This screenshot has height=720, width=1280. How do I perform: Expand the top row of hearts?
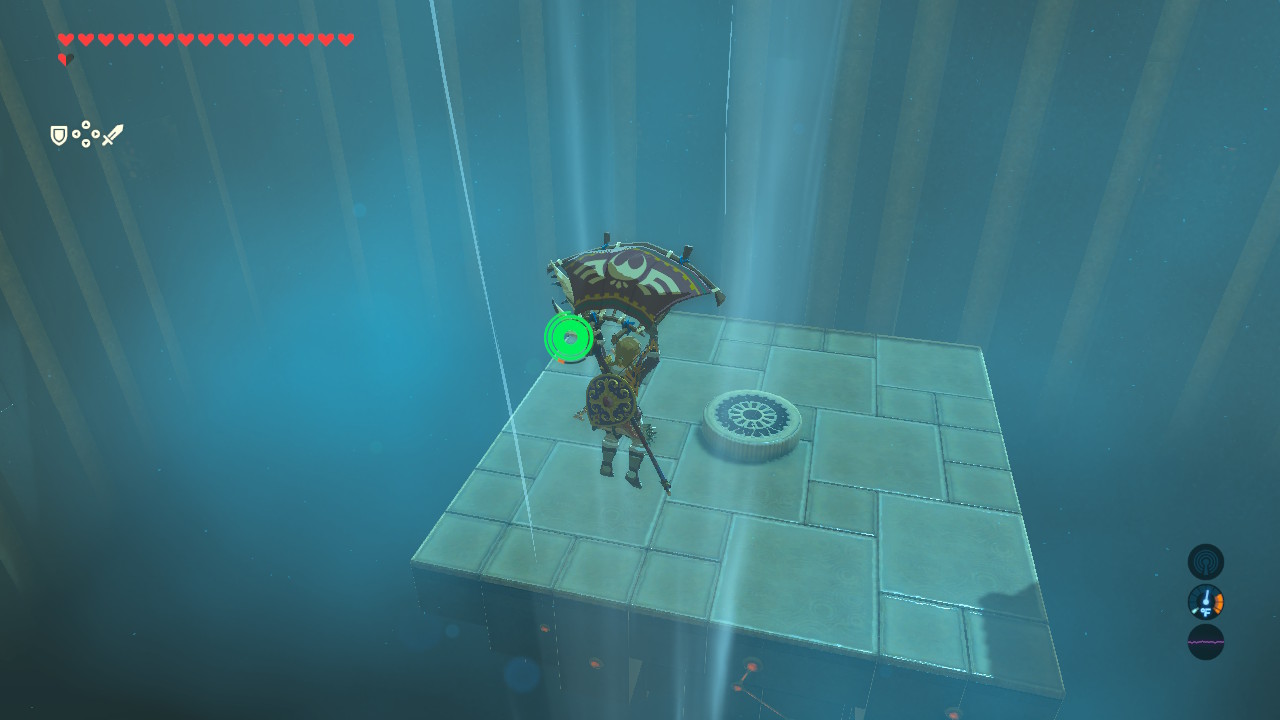pyautogui.click(x=205, y=39)
